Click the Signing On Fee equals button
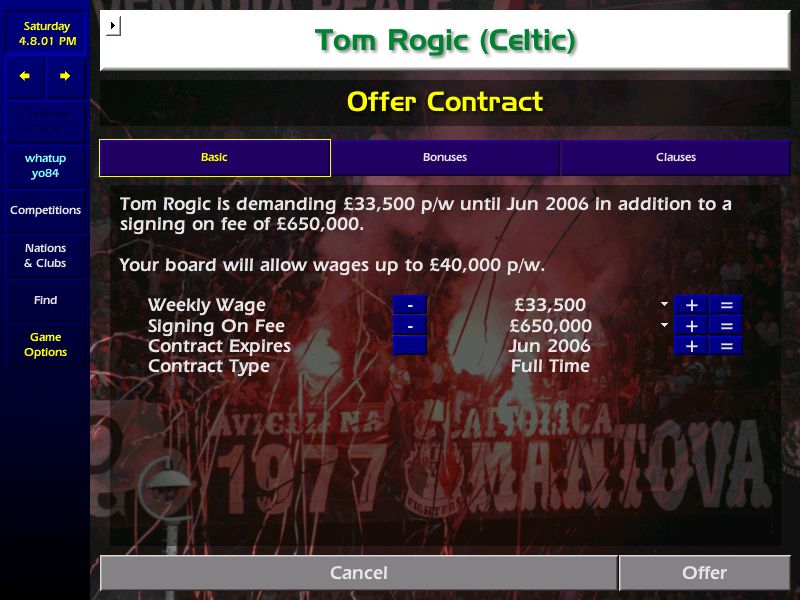The width and height of the screenshot is (800, 600). point(726,326)
